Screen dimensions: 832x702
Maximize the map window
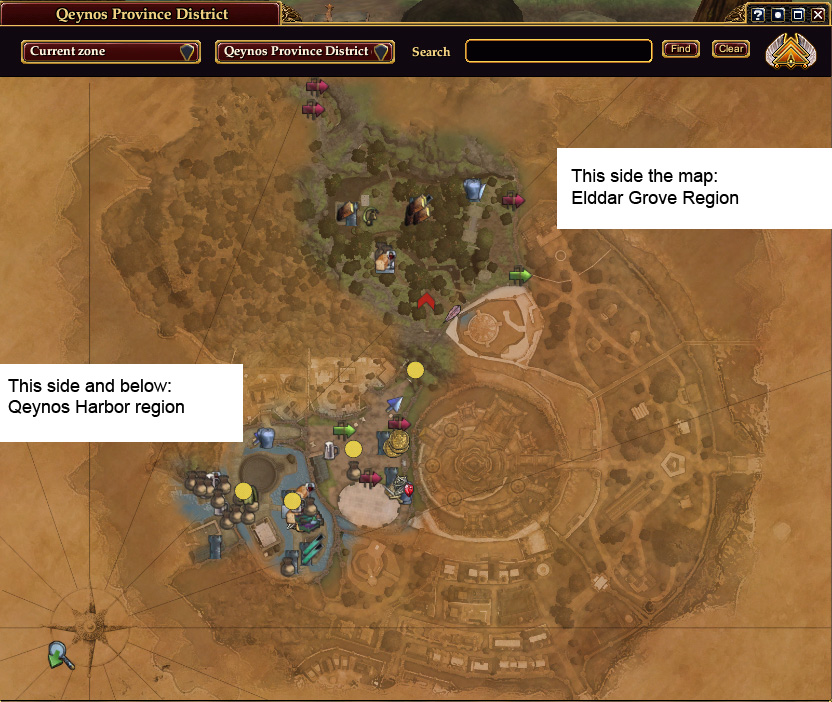[796, 15]
